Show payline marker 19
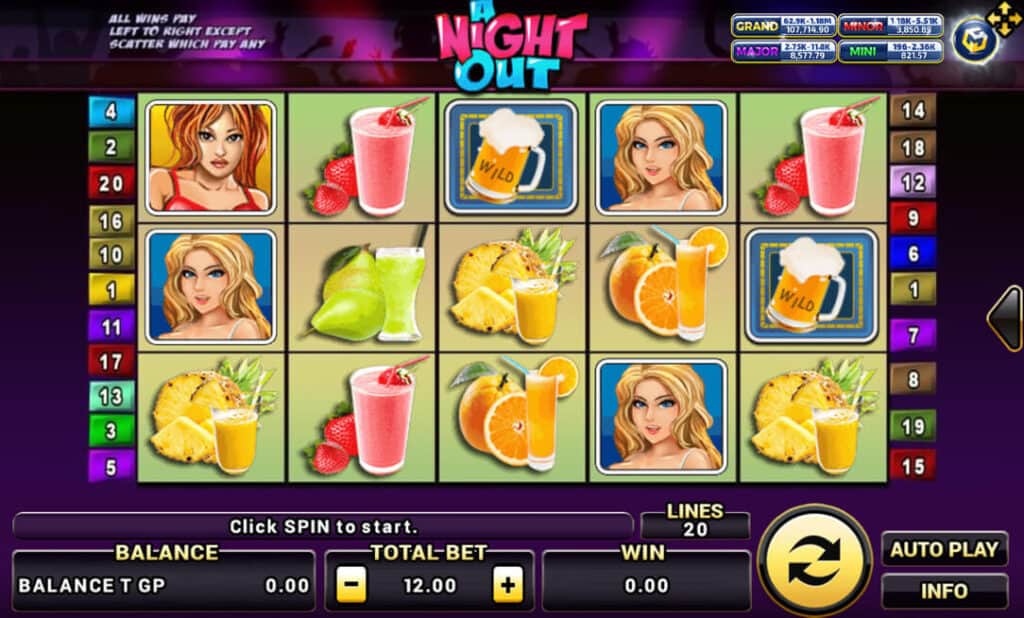This screenshot has height=618, width=1024. click(913, 427)
